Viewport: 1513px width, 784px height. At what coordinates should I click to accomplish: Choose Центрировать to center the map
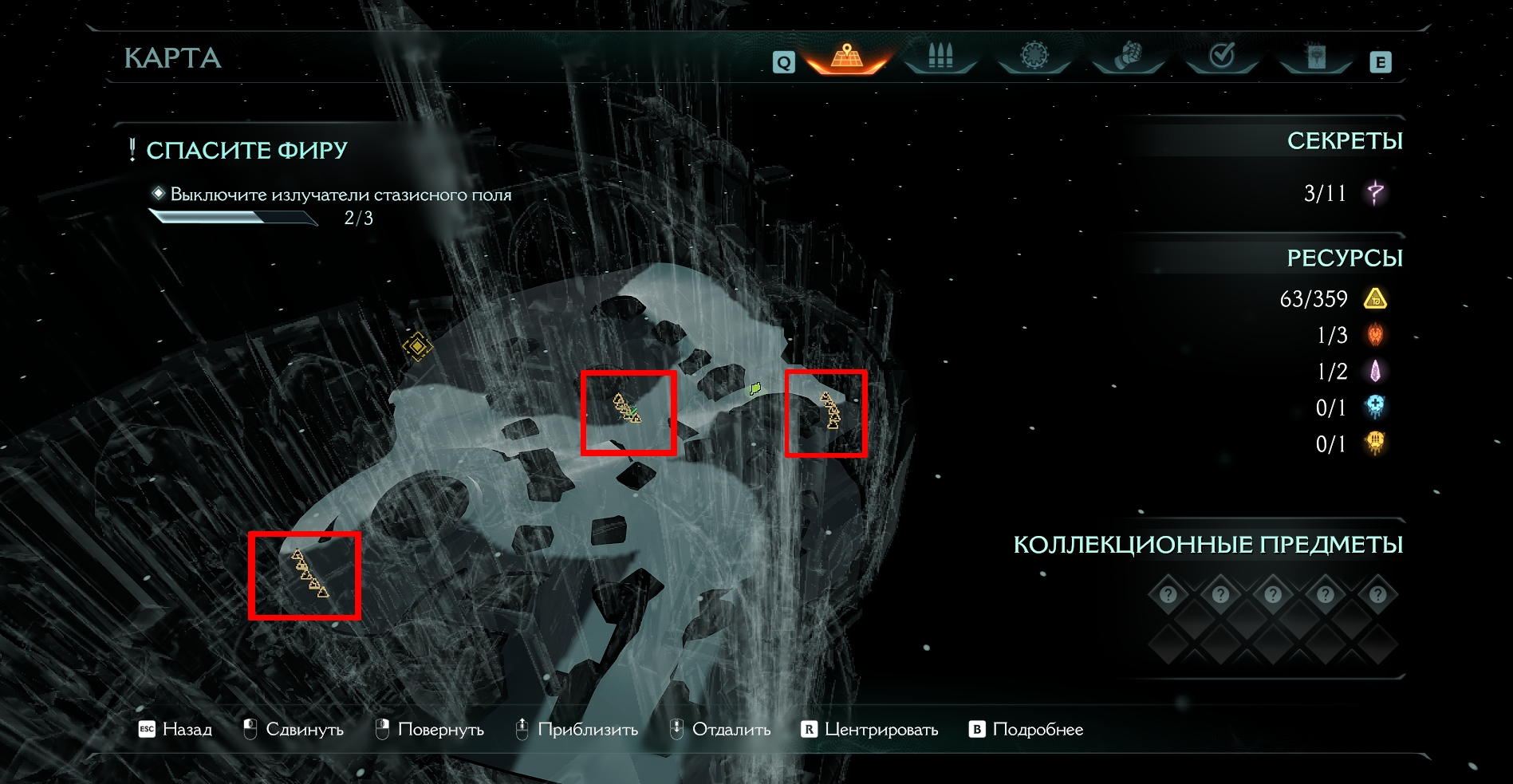[870, 730]
